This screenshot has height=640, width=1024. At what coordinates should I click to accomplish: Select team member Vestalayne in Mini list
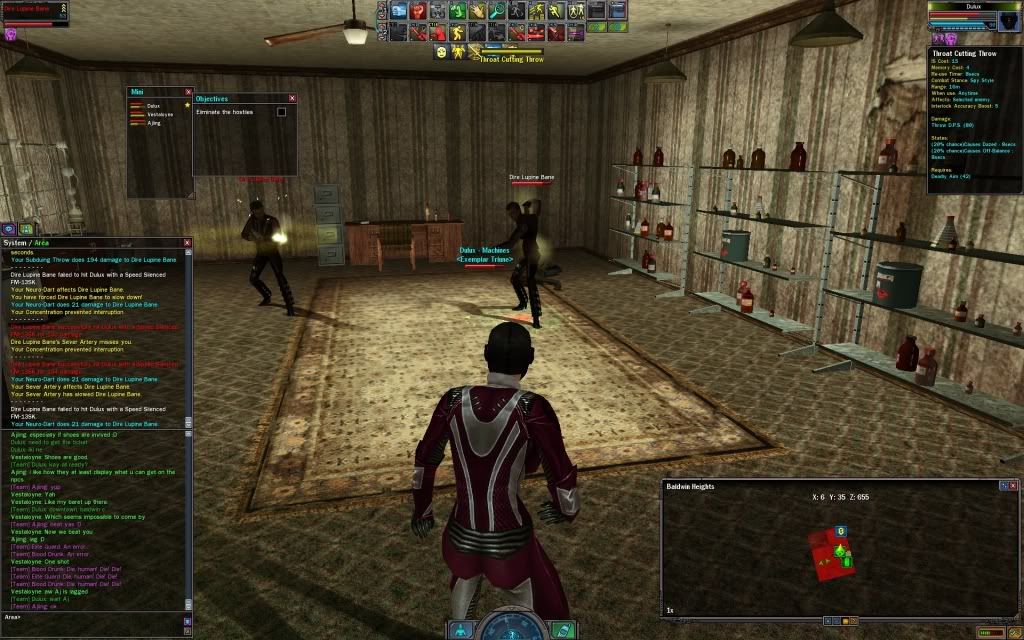[x=160, y=114]
